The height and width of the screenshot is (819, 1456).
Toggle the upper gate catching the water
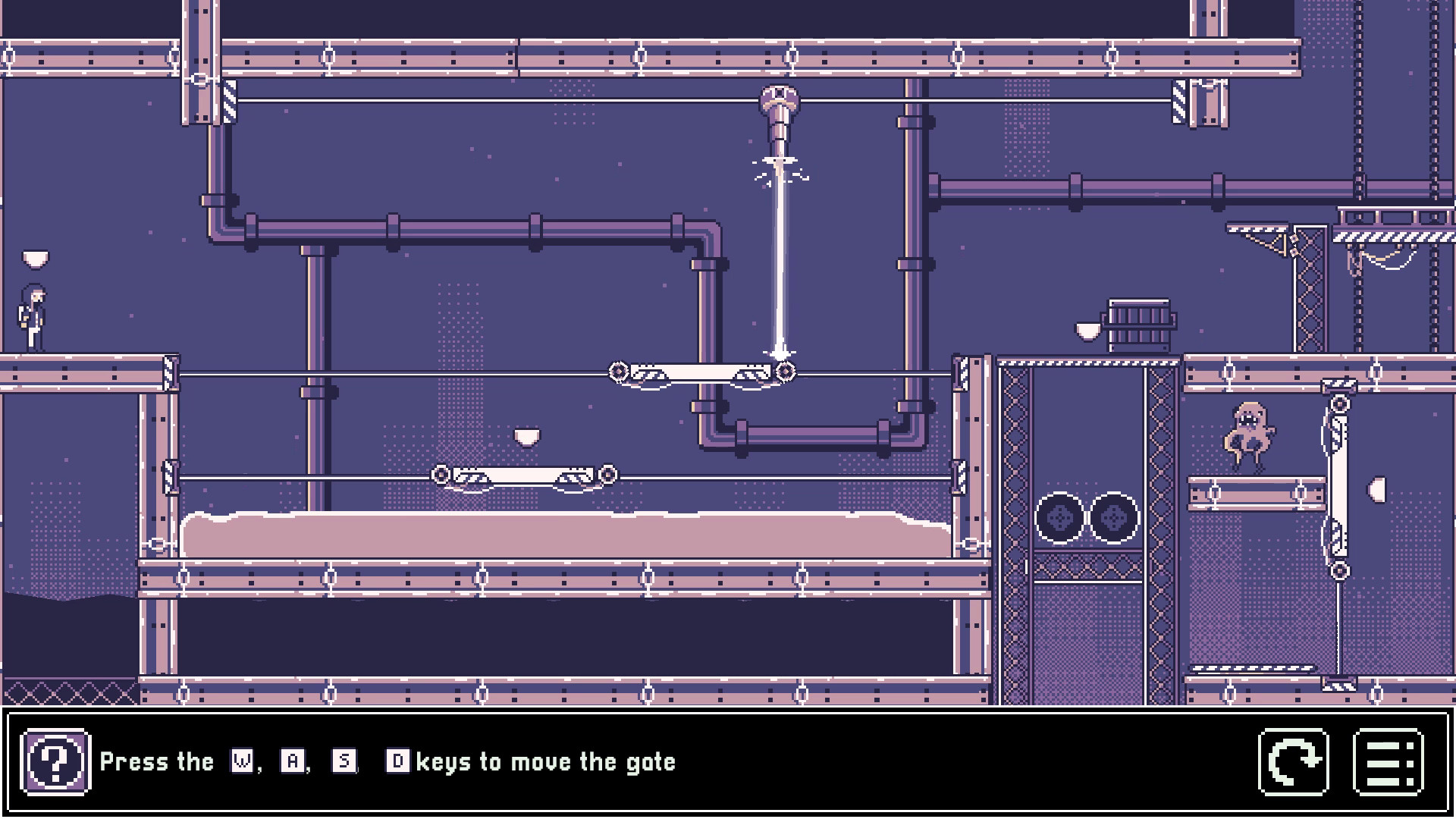pyautogui.click(x=701, y=372)
